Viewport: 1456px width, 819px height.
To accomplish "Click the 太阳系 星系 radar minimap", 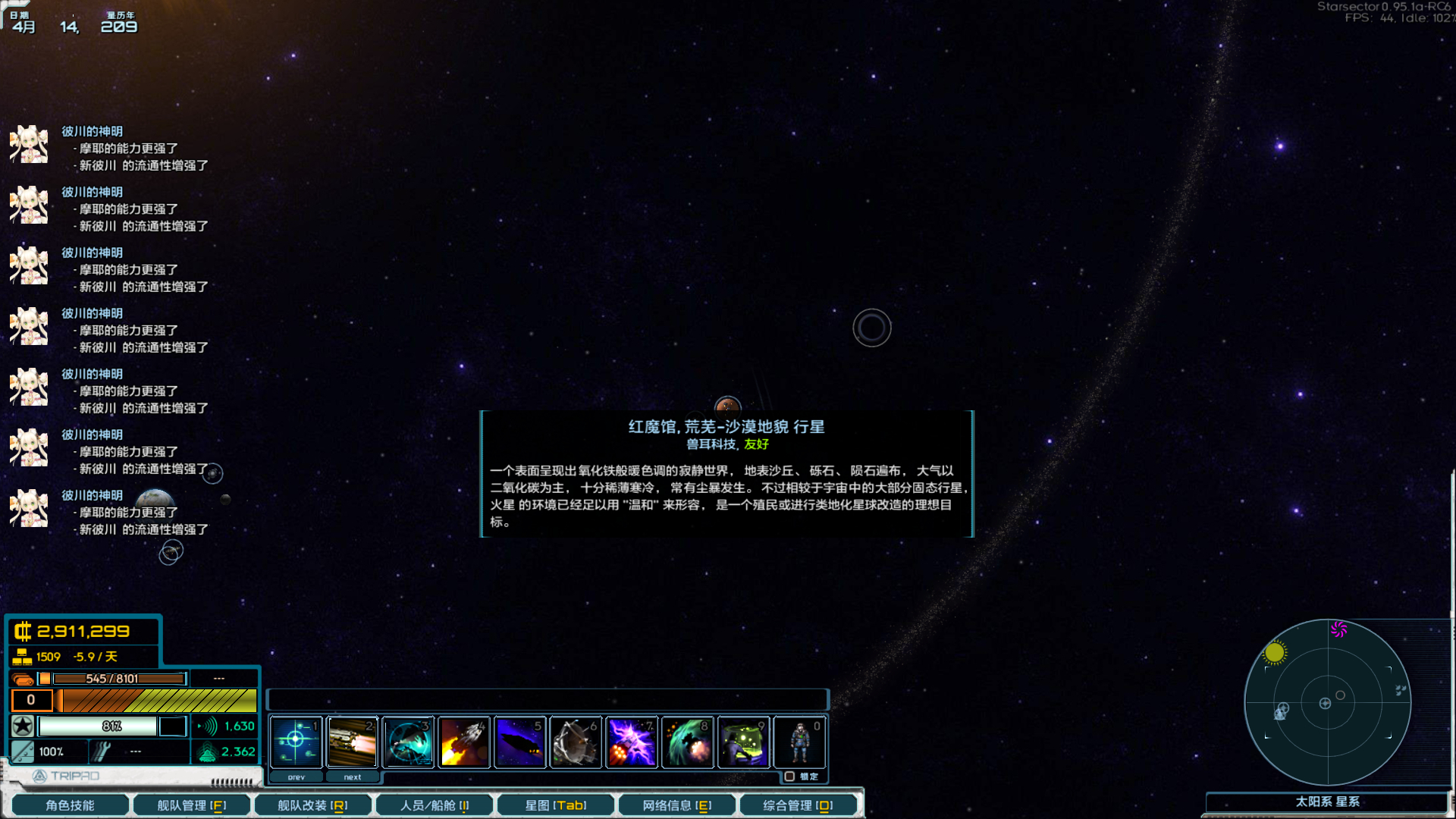I will [x=1326, y=703].
